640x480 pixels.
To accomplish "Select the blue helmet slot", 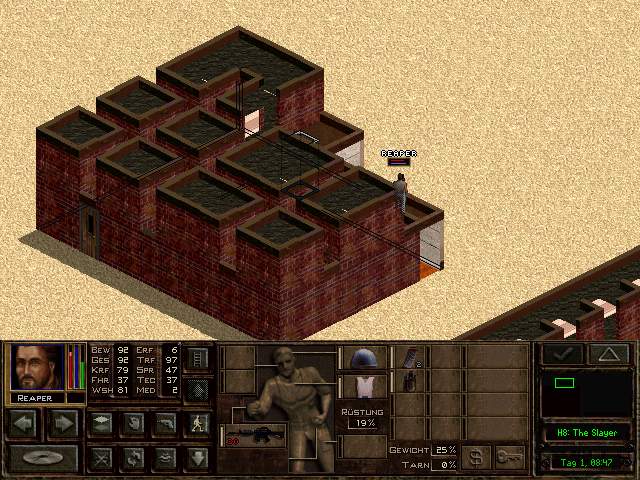I will click(x=357, y=358).
